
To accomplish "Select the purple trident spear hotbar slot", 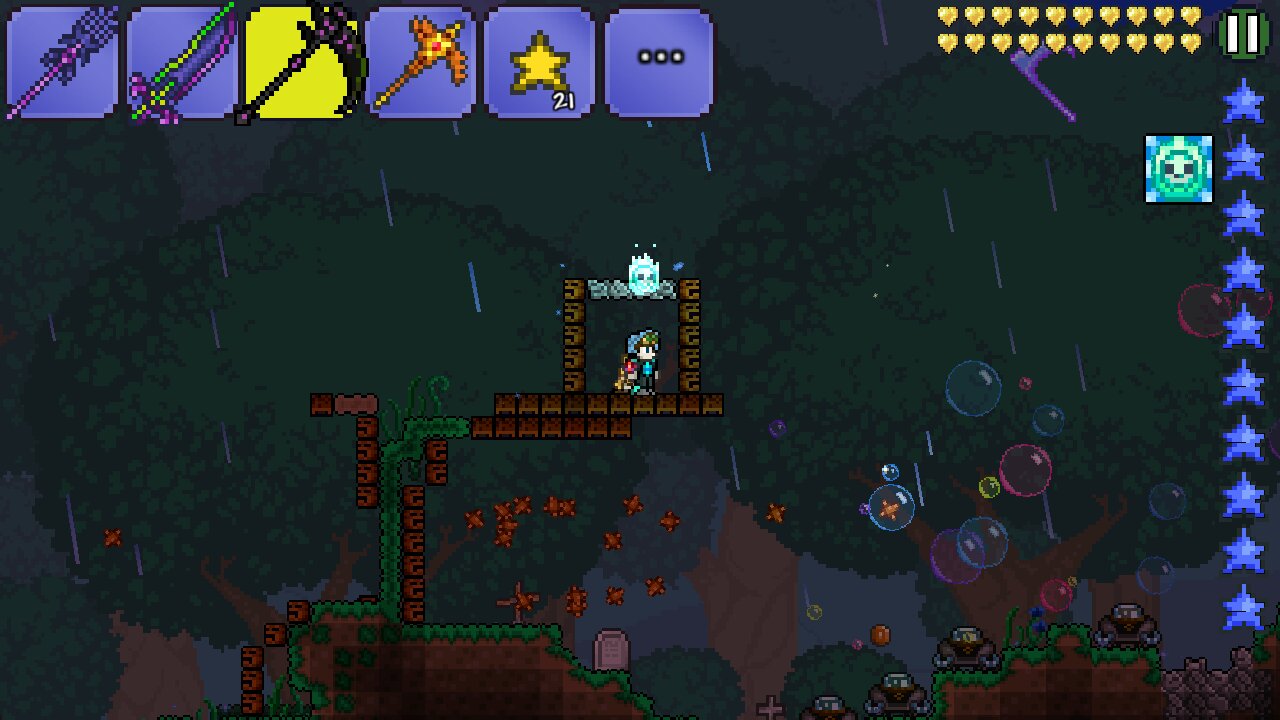I will pyautogui.click(x=62, y=63).
